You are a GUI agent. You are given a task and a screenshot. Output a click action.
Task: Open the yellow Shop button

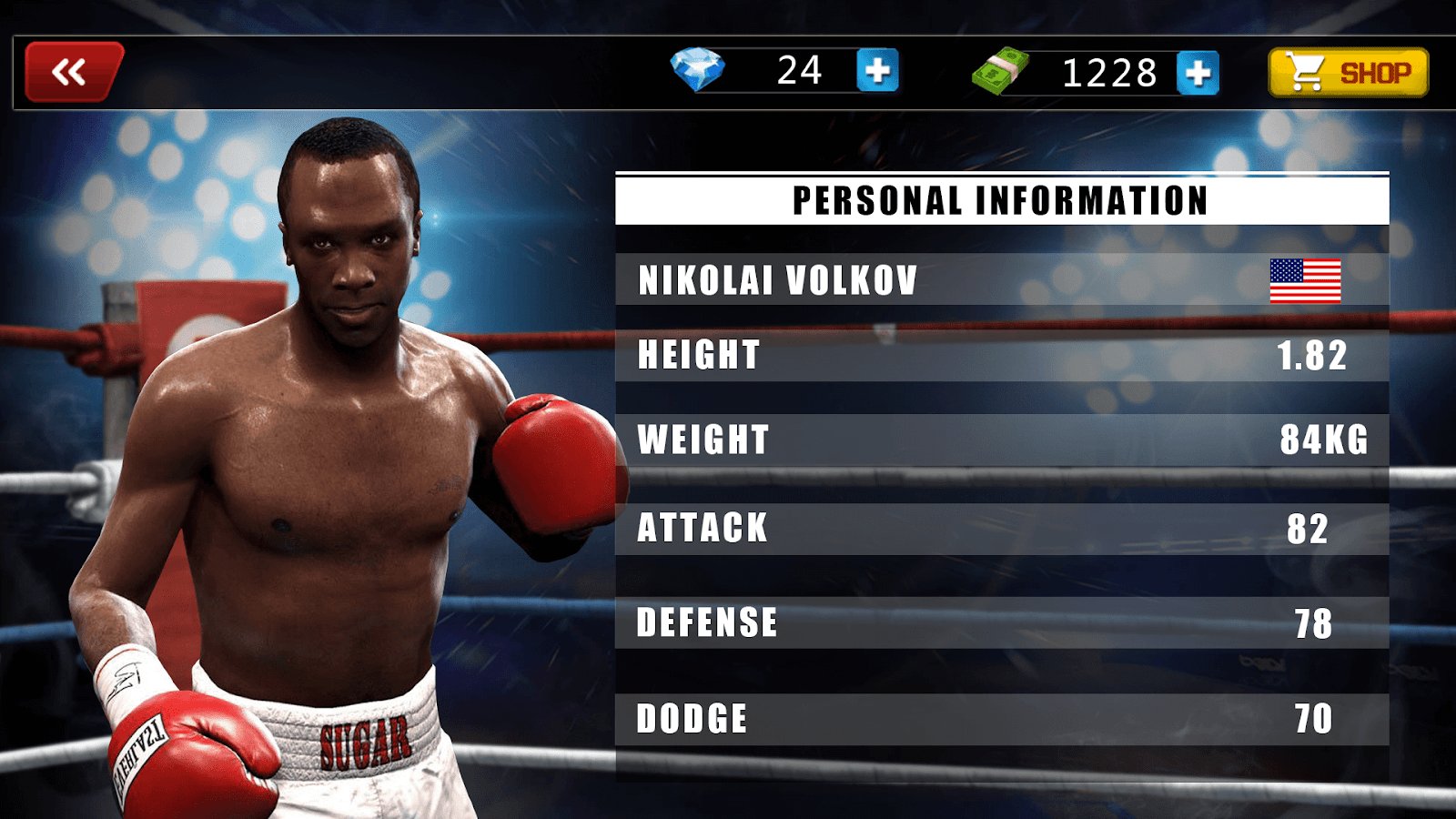tap(1348, 73)
